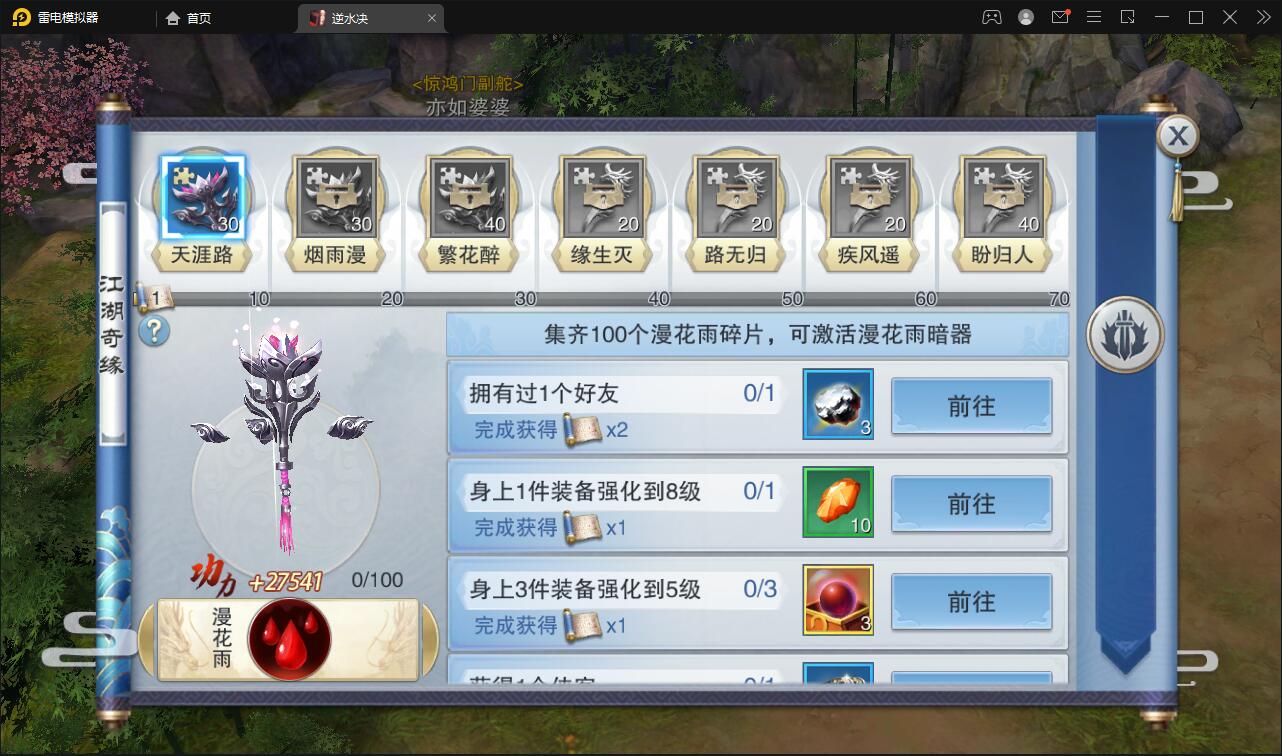Select the 天涯路 chapter icon

[203, 197]
